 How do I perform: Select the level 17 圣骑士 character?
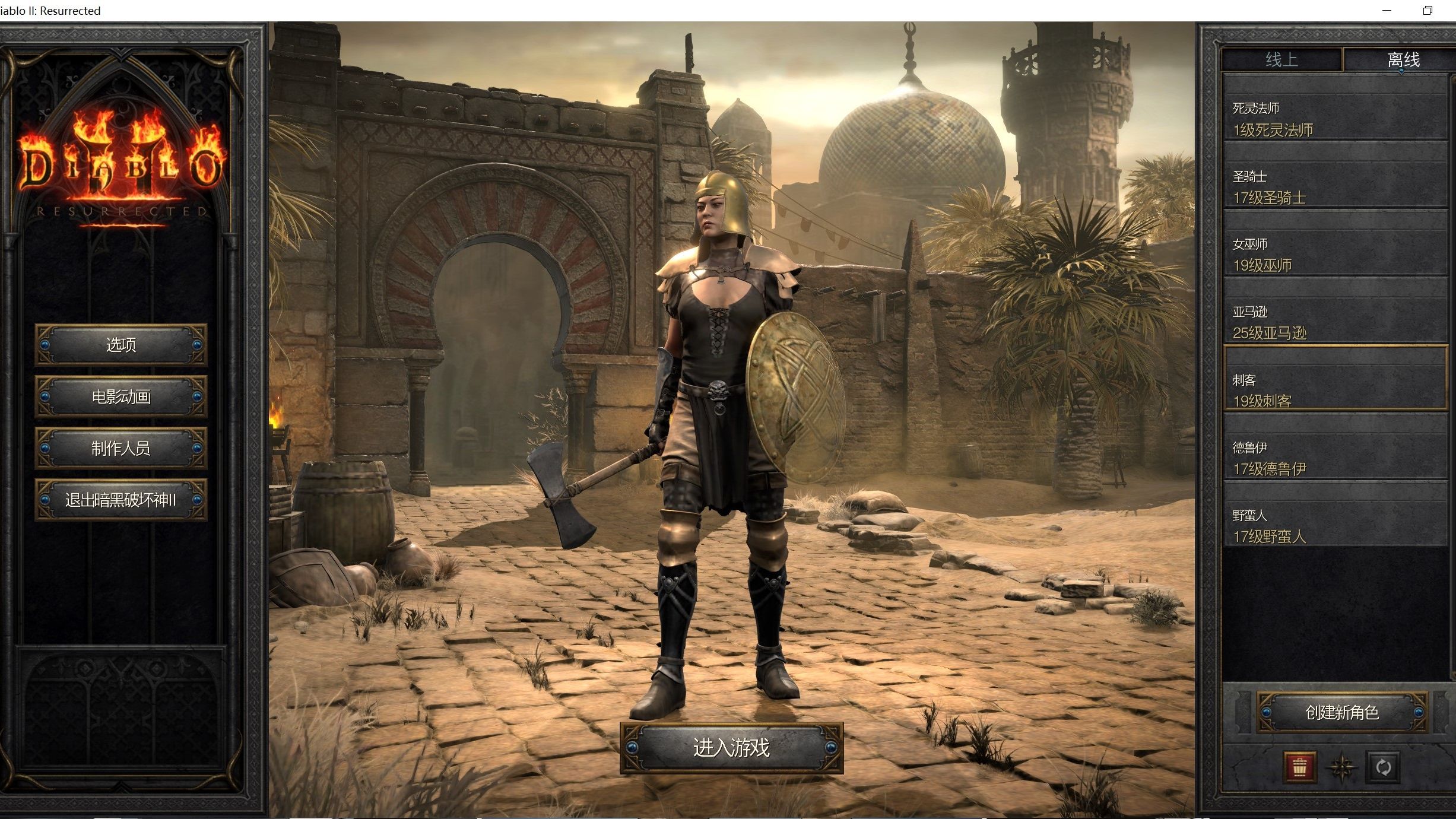click(1336, 188)
